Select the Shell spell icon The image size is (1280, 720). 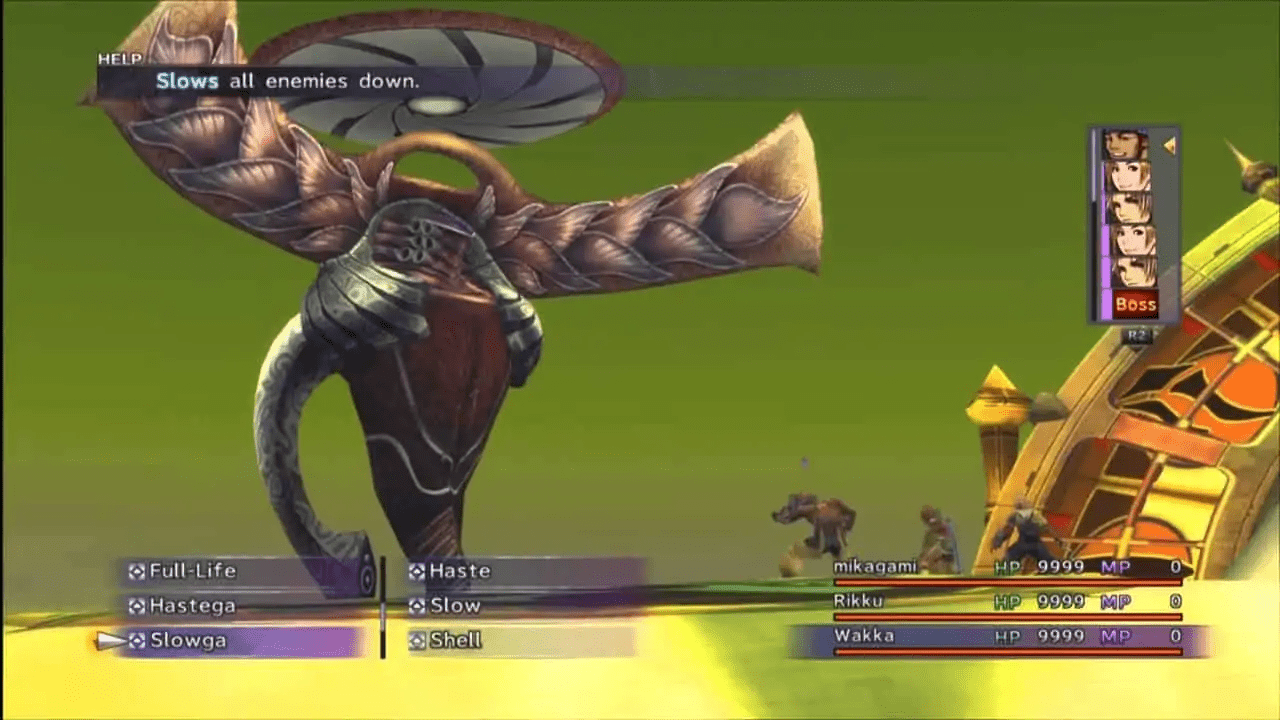(x=418, y=639)
